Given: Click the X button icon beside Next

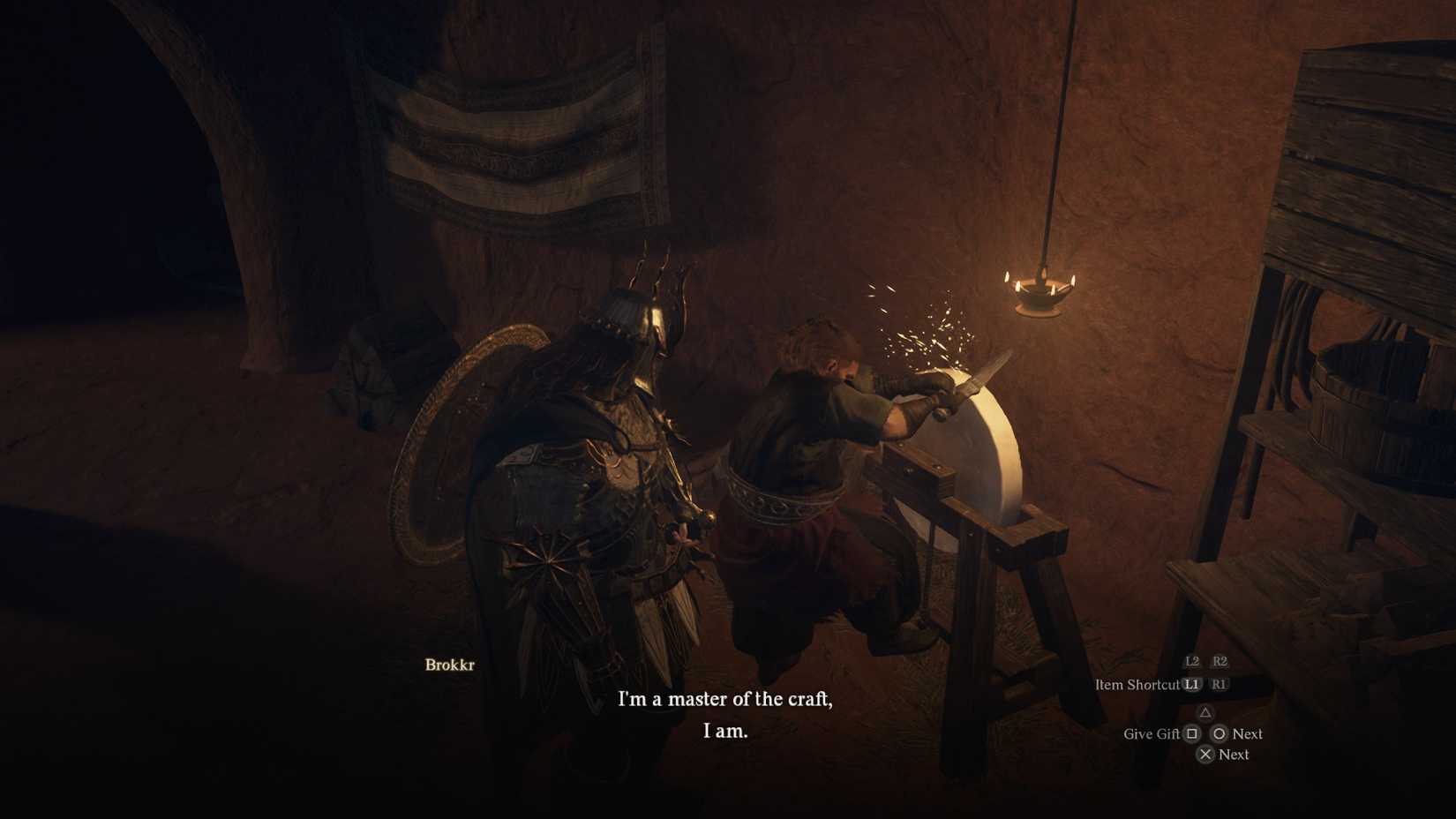Looking at the screenshot, I should 1206,754.
